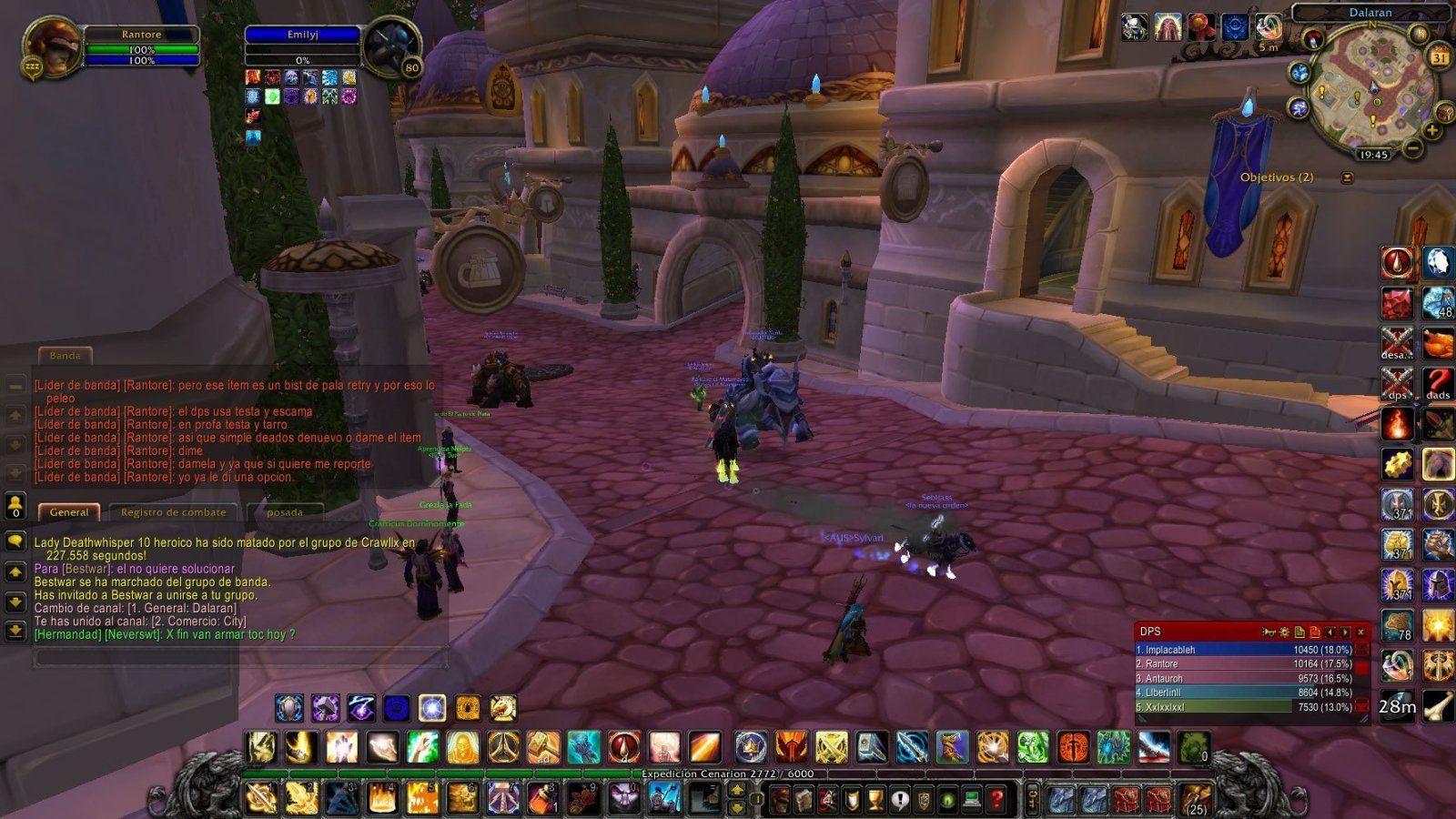The width and height of the screenshot is (1456, 819).
Task: Click the Recount report file icon
Action: click(1300, 632)
